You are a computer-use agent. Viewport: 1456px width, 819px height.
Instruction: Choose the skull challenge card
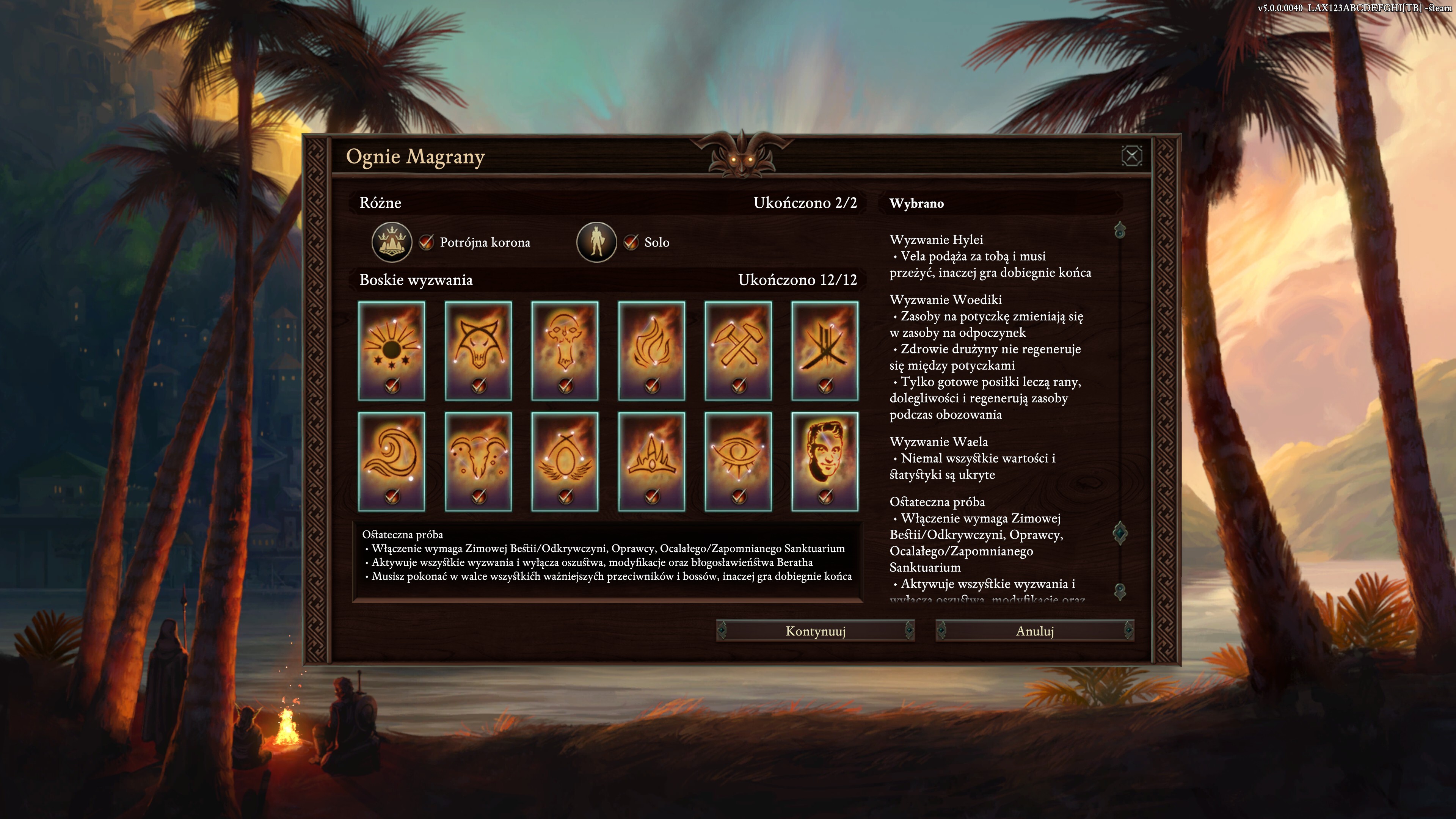click(x=565, y=350)
